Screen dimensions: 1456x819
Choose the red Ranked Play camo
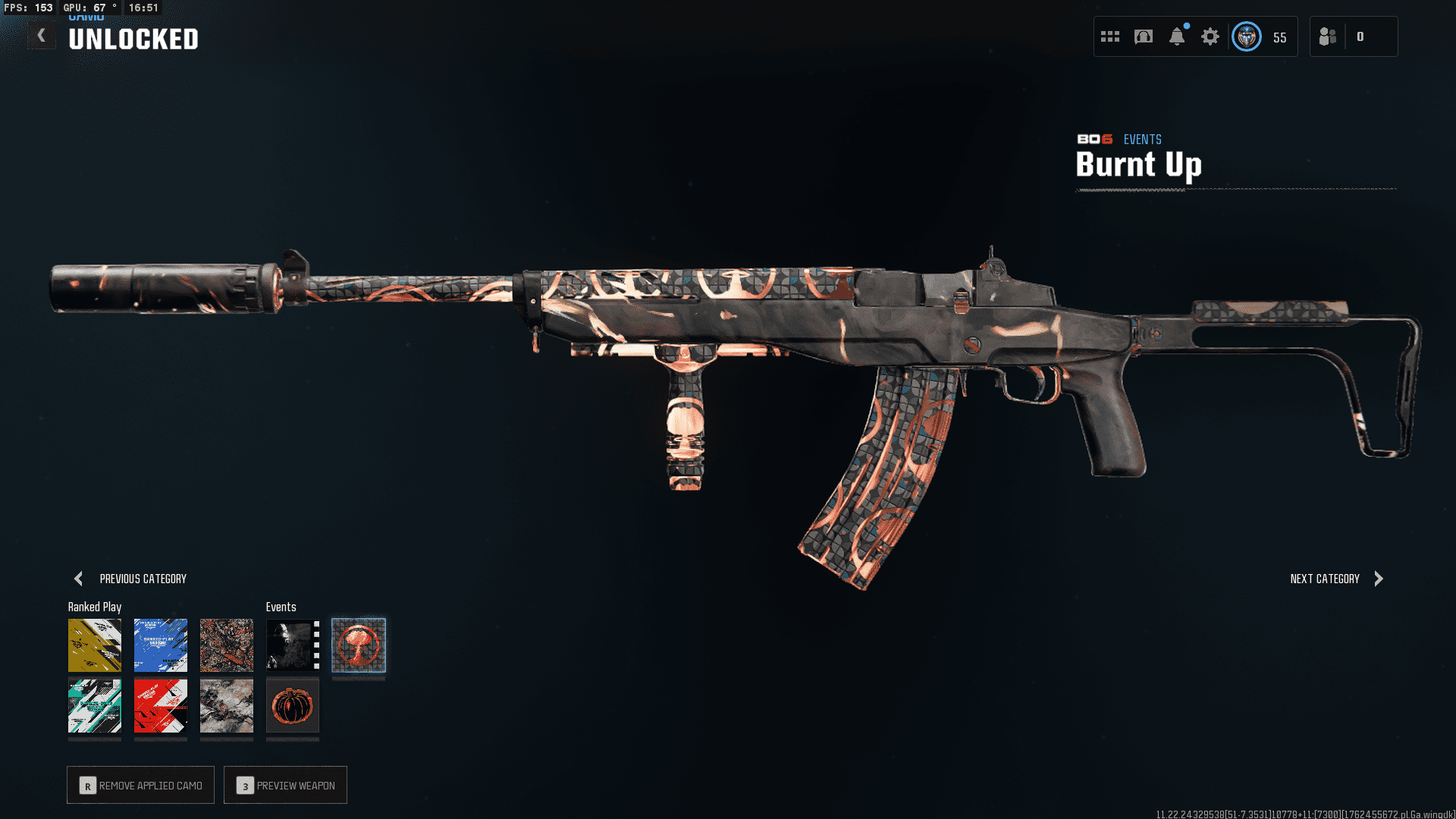click(161, 706)
